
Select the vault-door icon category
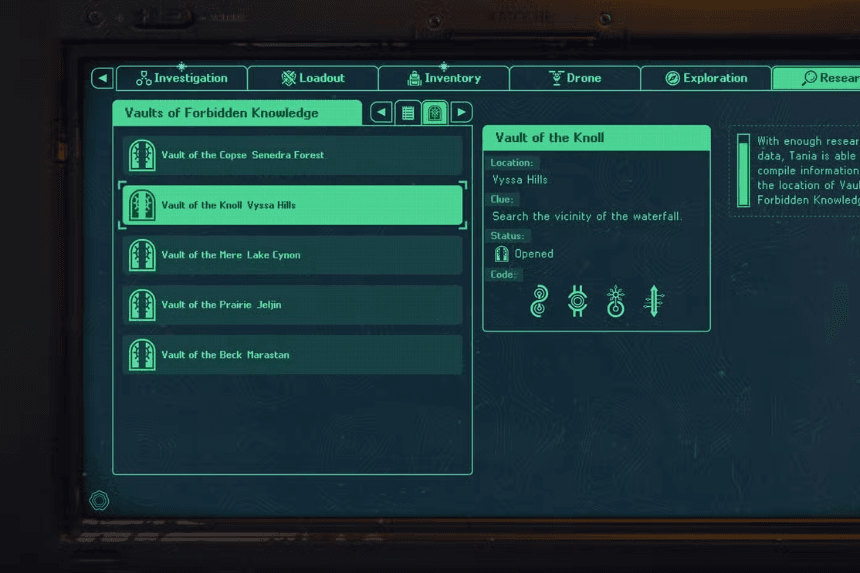435,113
